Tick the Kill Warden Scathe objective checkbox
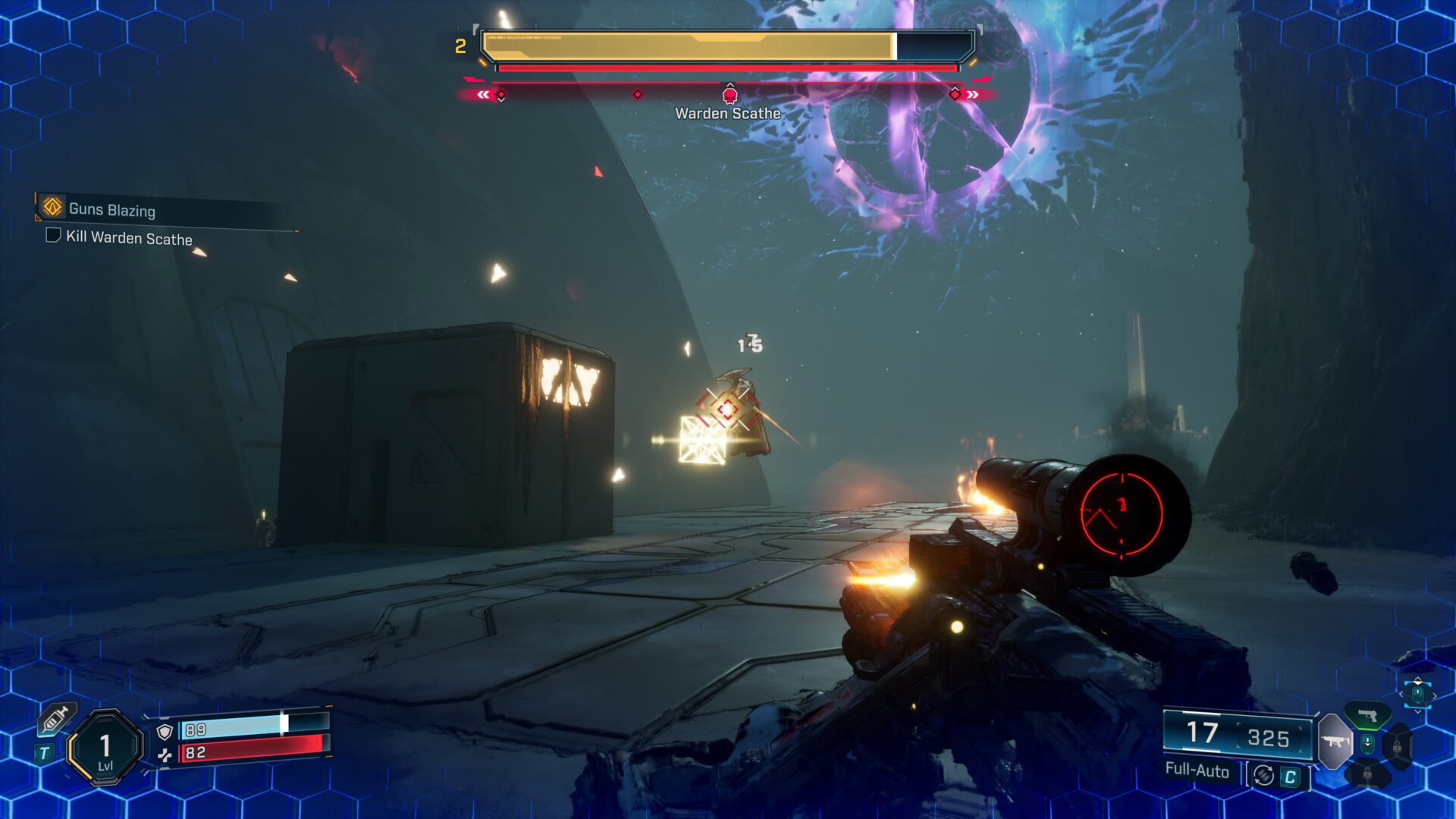 53,235
